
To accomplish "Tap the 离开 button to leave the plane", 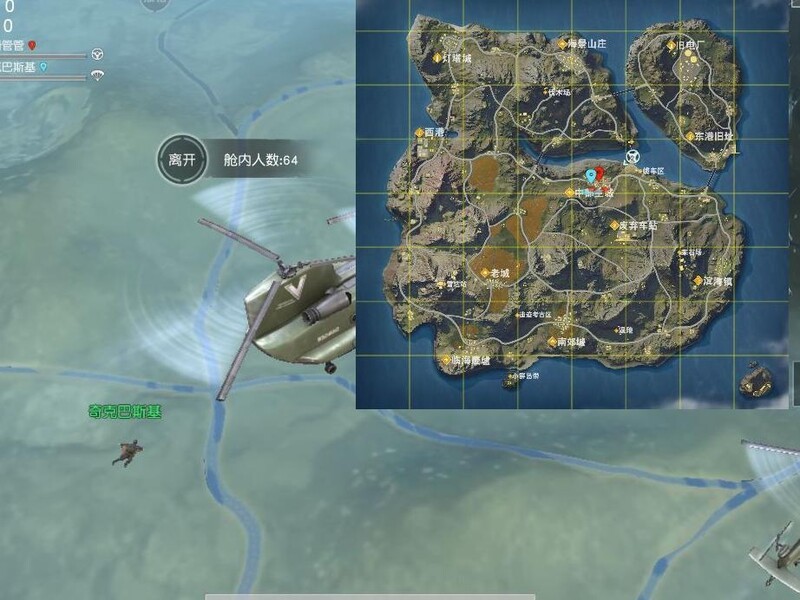I will click(x=181, y=159).
